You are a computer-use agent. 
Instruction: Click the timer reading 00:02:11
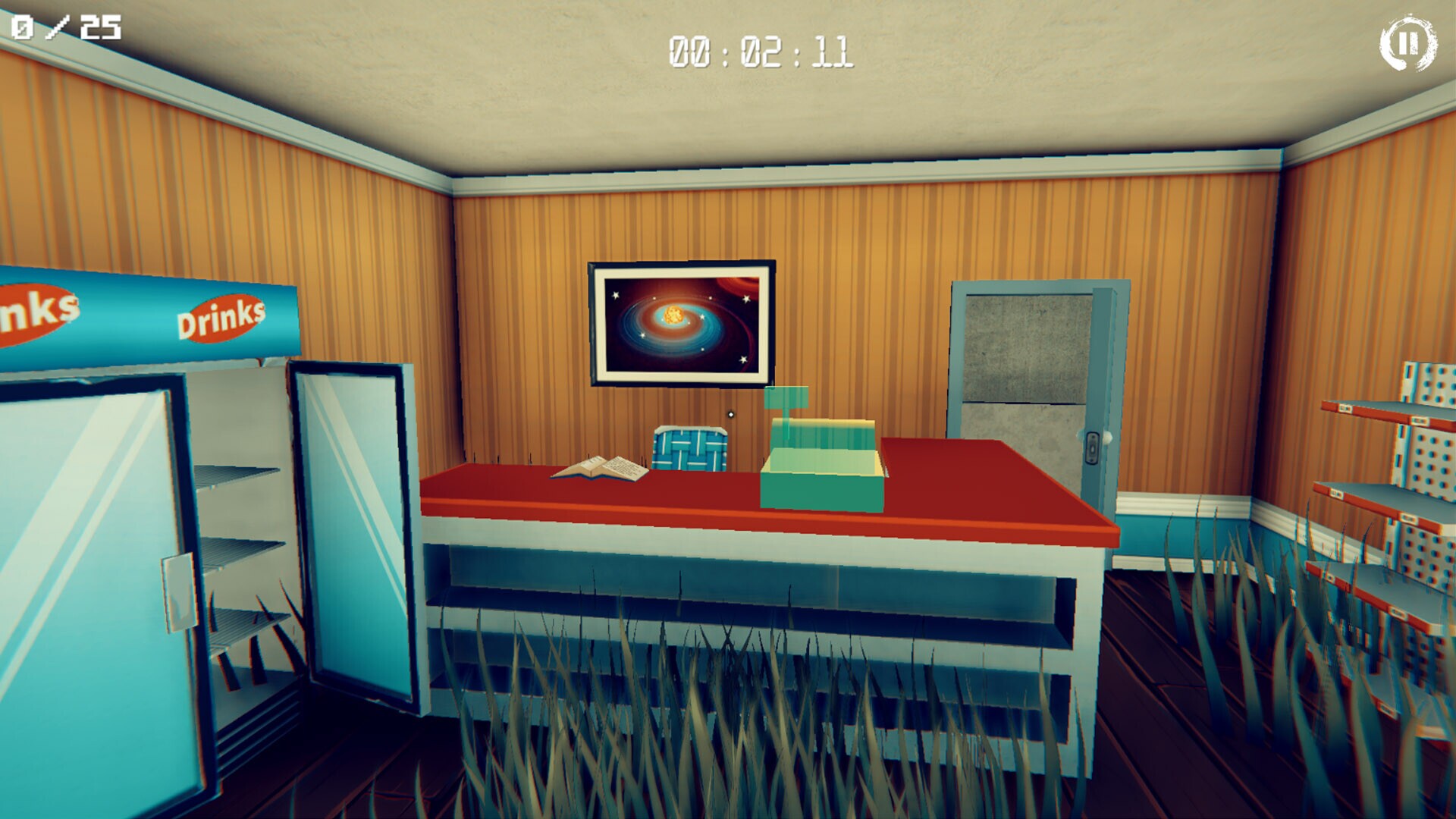[x=761, y=50]
